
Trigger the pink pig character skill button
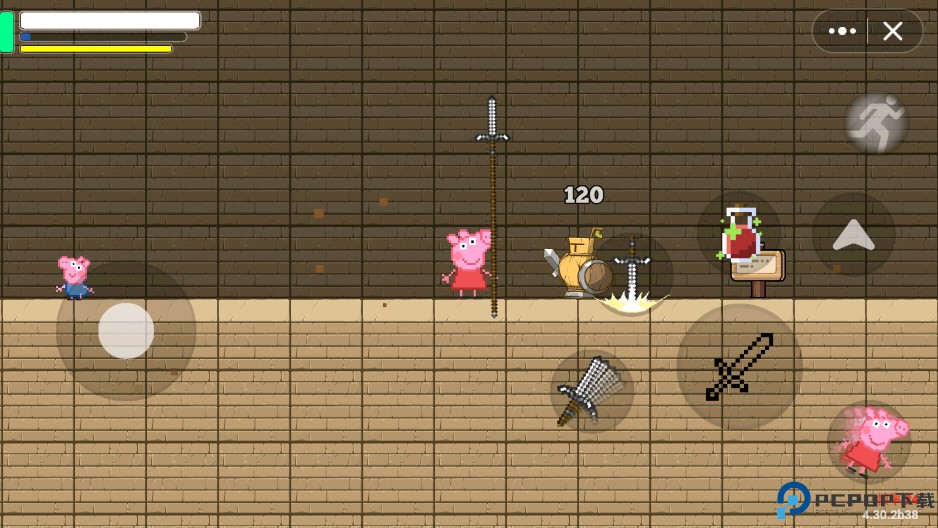tap(869, 441)
